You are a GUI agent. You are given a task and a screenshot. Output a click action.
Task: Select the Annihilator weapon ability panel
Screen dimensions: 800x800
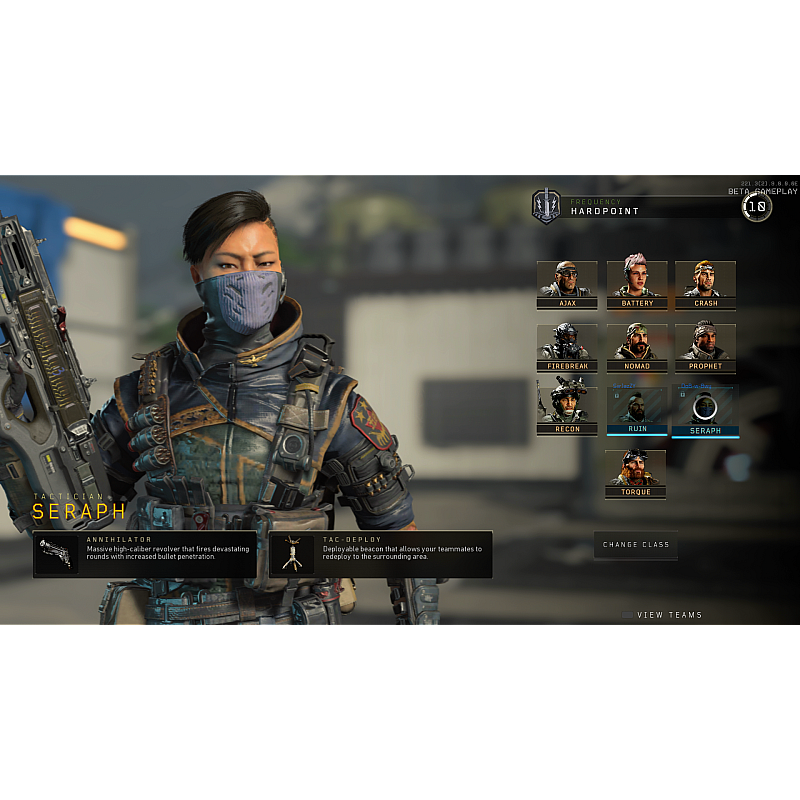tap(145, 554)
